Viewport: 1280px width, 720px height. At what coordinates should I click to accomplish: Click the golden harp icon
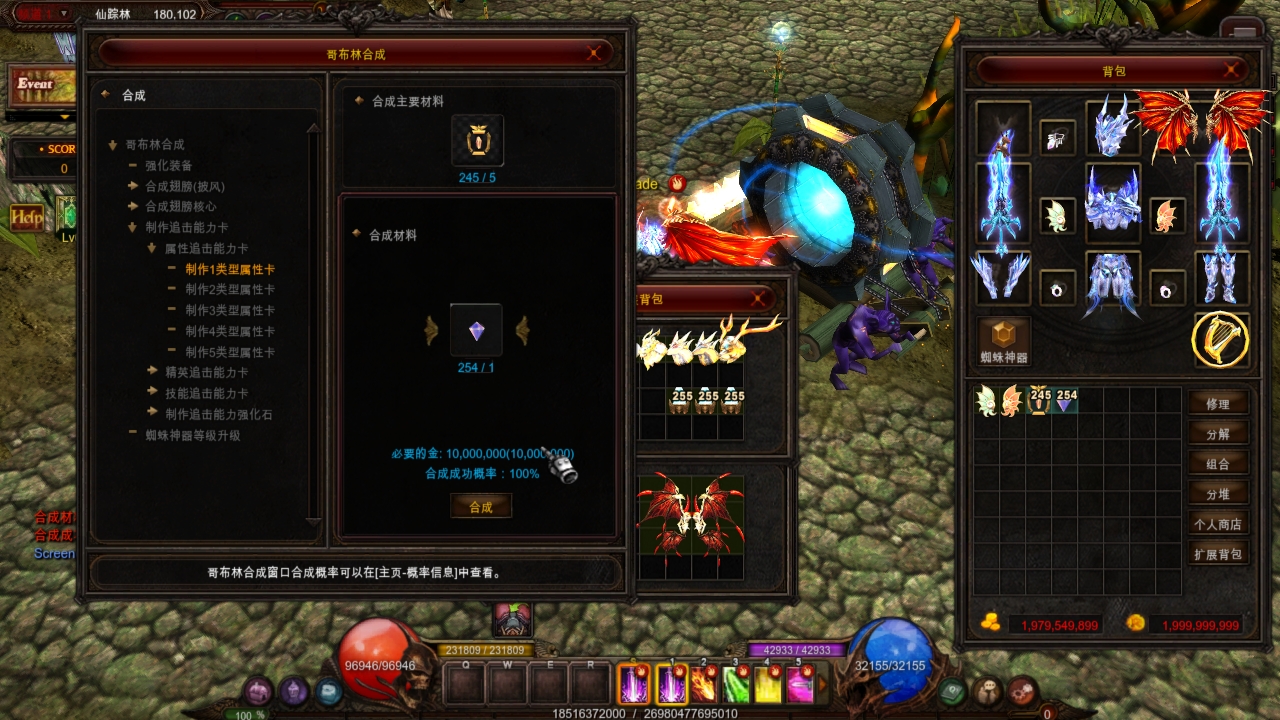[1220, 340]
